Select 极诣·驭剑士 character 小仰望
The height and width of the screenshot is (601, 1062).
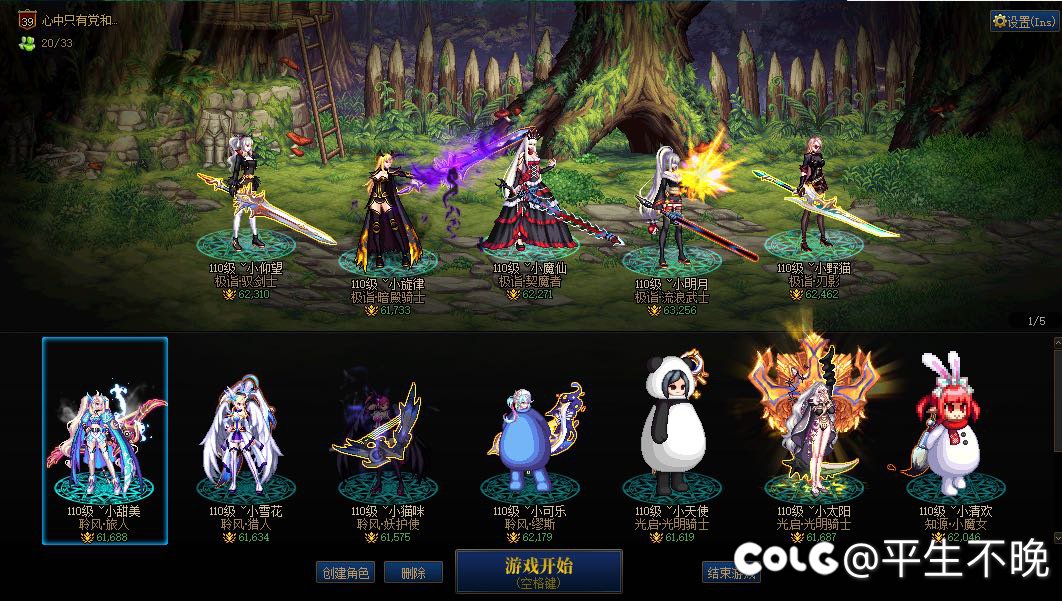pyautogui.click(x=245, y=200)
